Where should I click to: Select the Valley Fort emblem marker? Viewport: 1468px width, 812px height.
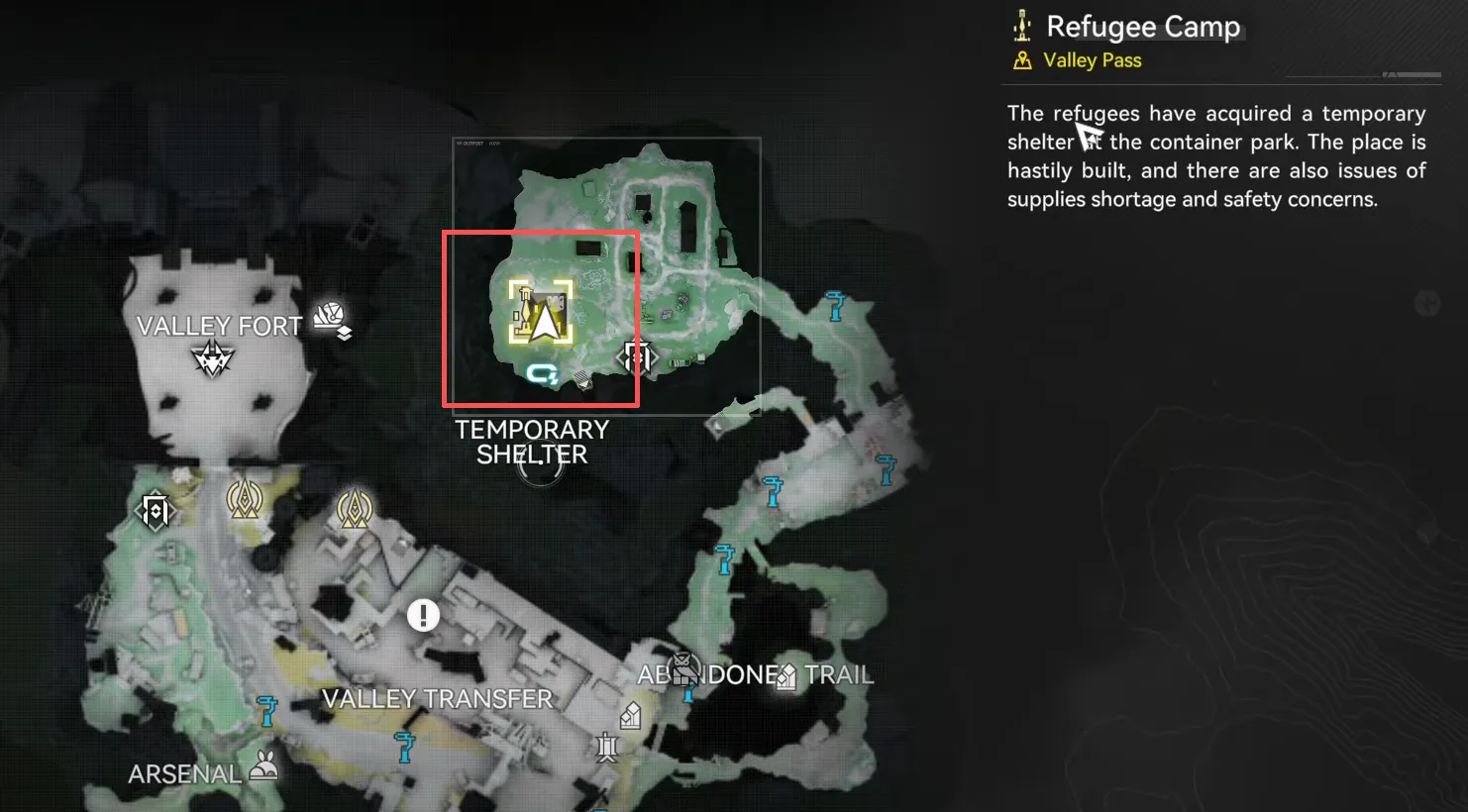click(212, 358)
